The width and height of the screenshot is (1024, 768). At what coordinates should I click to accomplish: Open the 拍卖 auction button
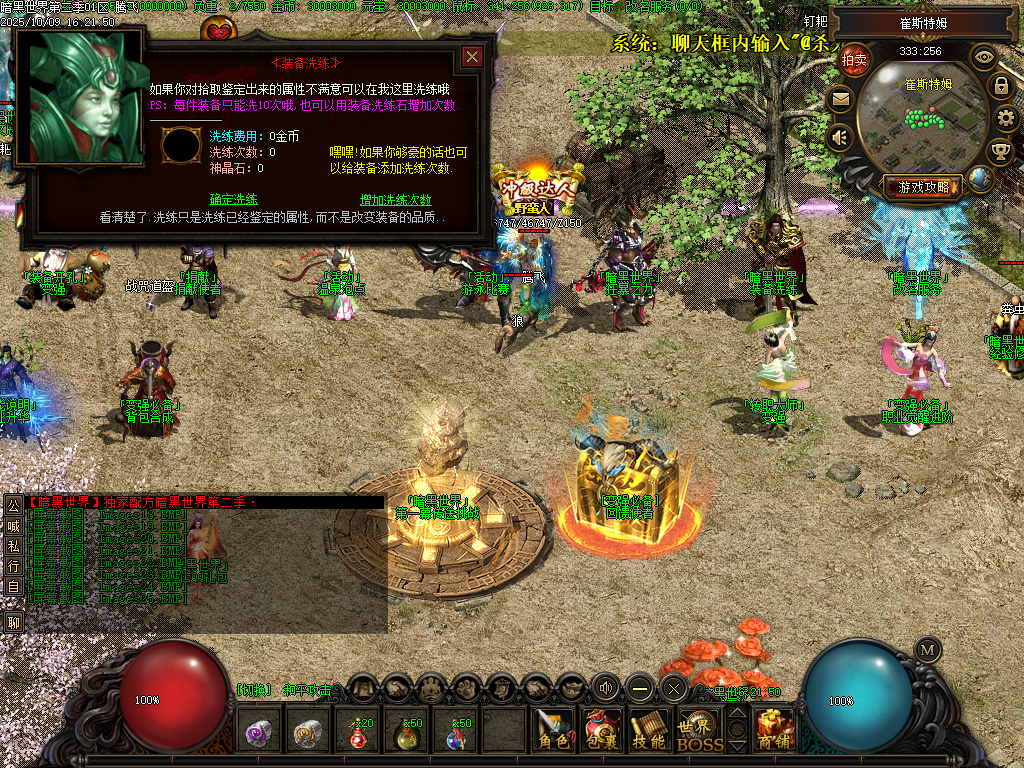point(854,59)
